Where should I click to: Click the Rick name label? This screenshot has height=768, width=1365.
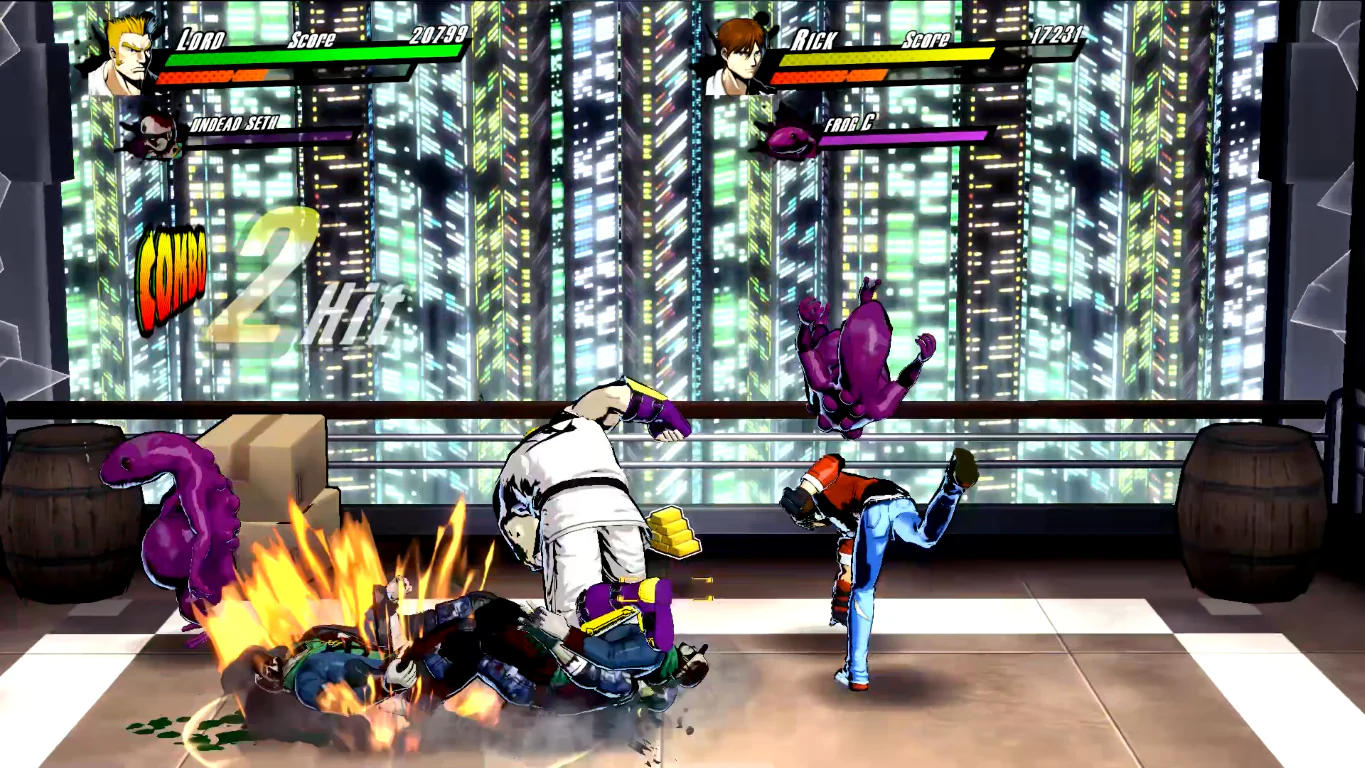[x=815, y=40]
